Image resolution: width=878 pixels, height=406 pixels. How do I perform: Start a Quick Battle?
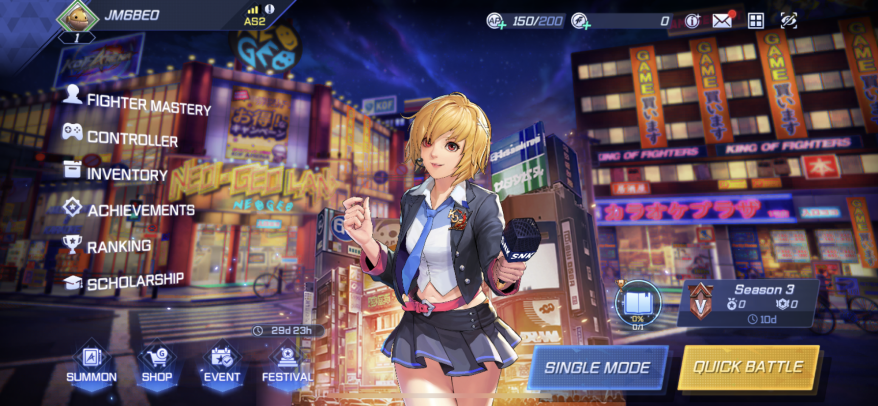click(x=748, y=367)
